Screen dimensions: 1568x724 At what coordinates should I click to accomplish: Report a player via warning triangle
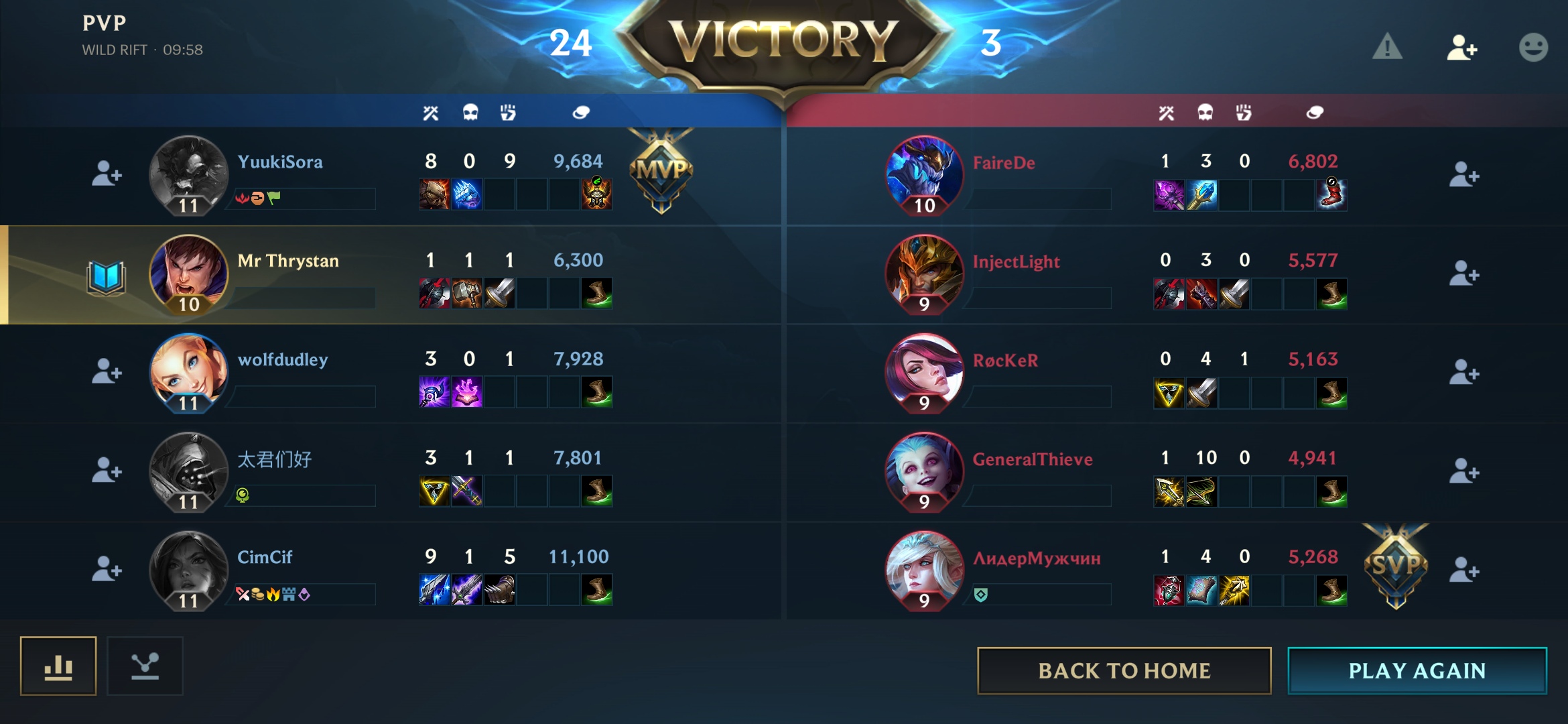point(1386,47)
